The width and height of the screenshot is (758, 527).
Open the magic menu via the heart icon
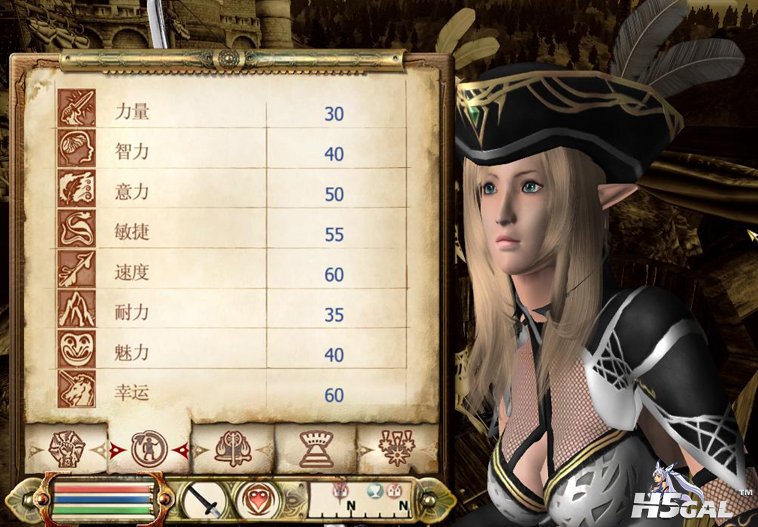pos(257,498)
